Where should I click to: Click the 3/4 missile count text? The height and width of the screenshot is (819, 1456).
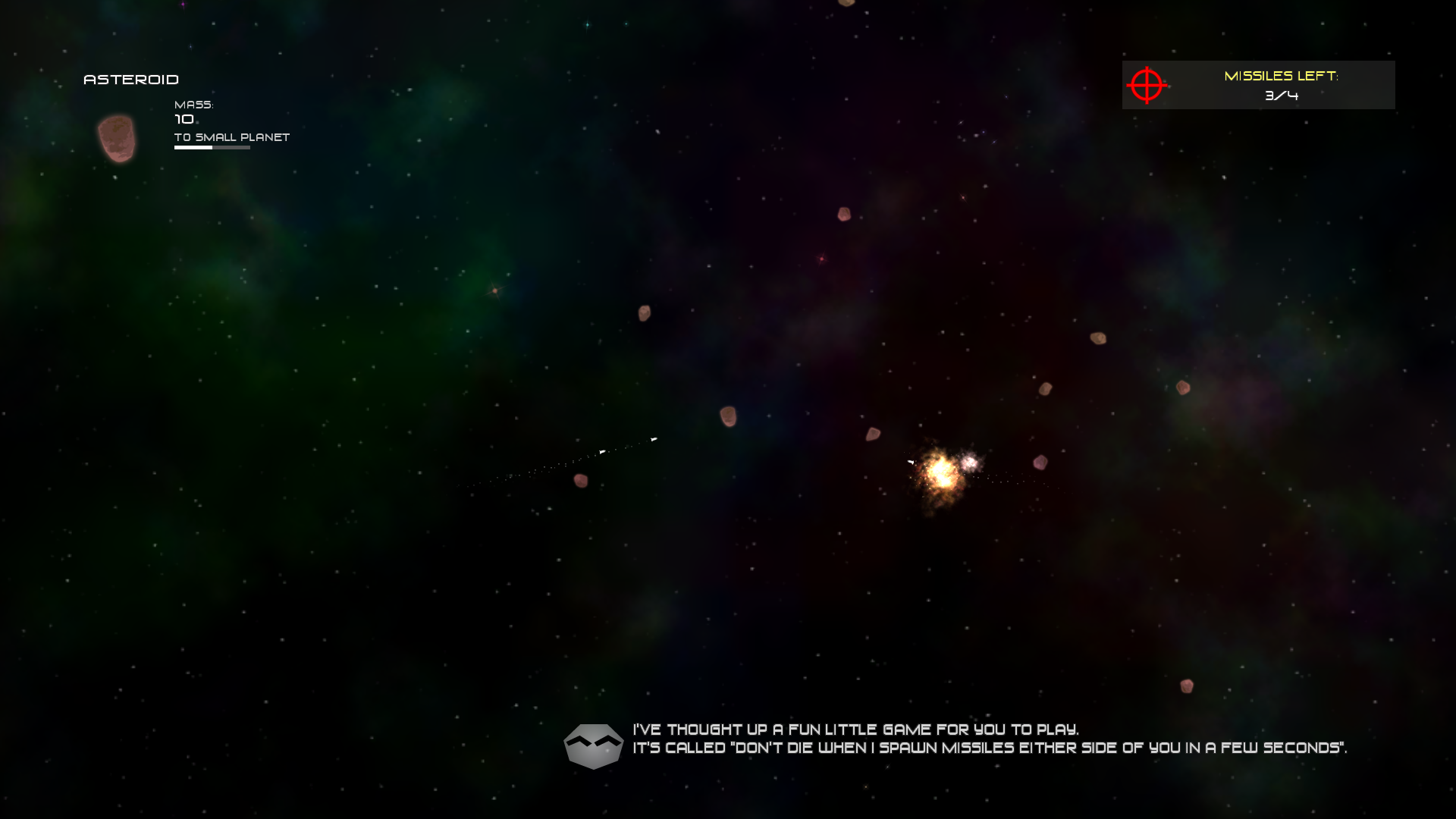(x=1282, y=96)
